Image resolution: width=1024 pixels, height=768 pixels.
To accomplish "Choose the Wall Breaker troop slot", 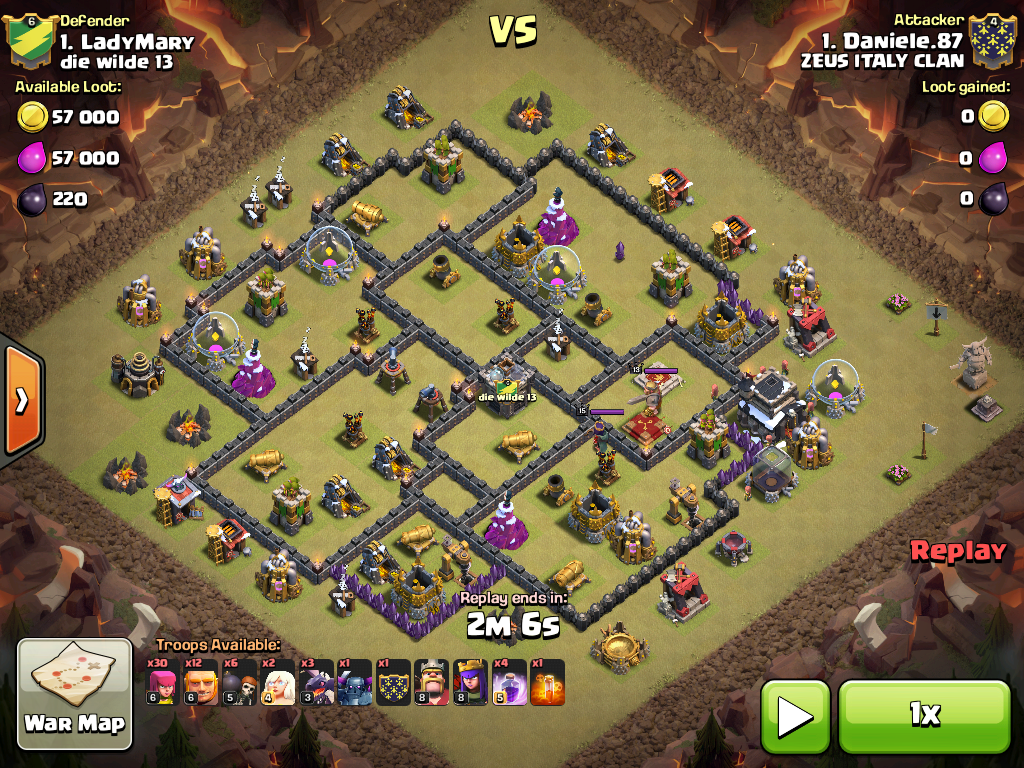I will (240, 683).
